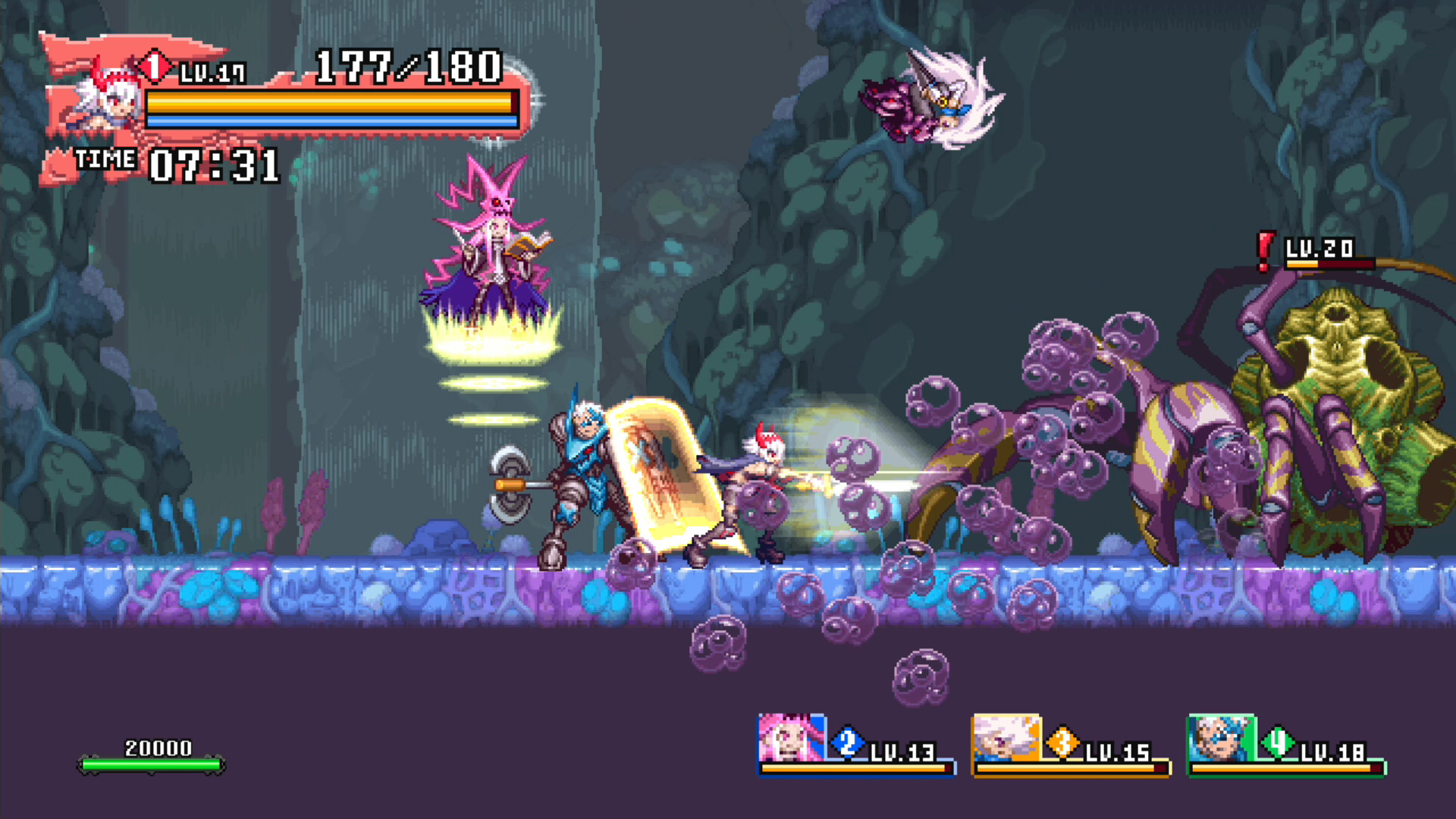Click the 07:31 timer text
The width and height of the screenshot is (1456, 819).
pyautogui.click(x=216, y=163)
